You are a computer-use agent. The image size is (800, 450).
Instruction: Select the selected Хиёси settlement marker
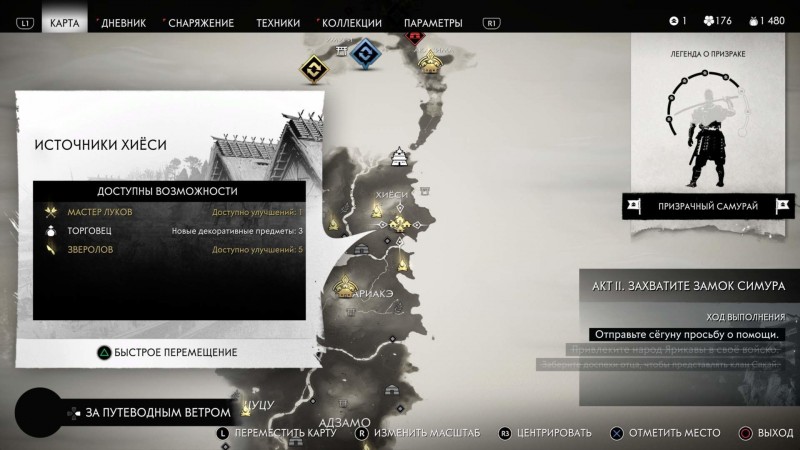[402, 223]
